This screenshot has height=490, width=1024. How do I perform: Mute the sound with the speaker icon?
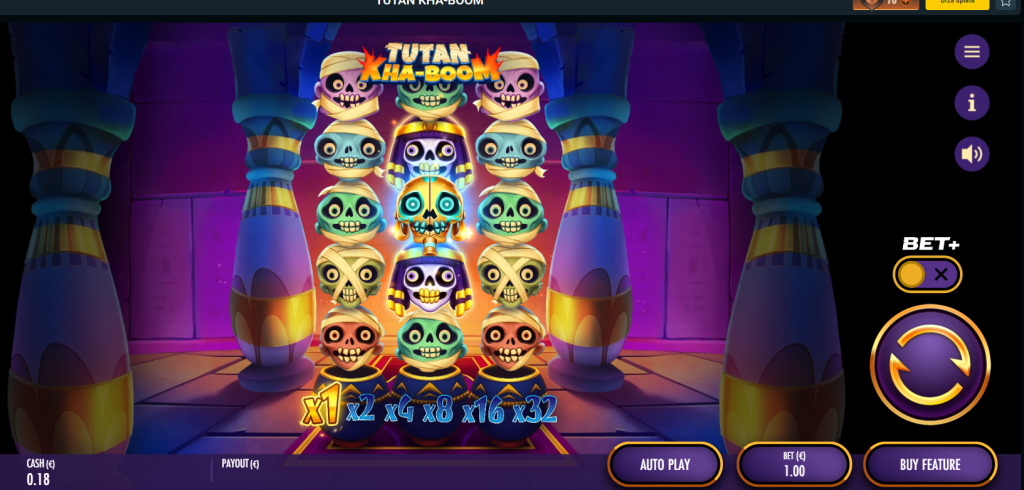click(x=971, y=154)
